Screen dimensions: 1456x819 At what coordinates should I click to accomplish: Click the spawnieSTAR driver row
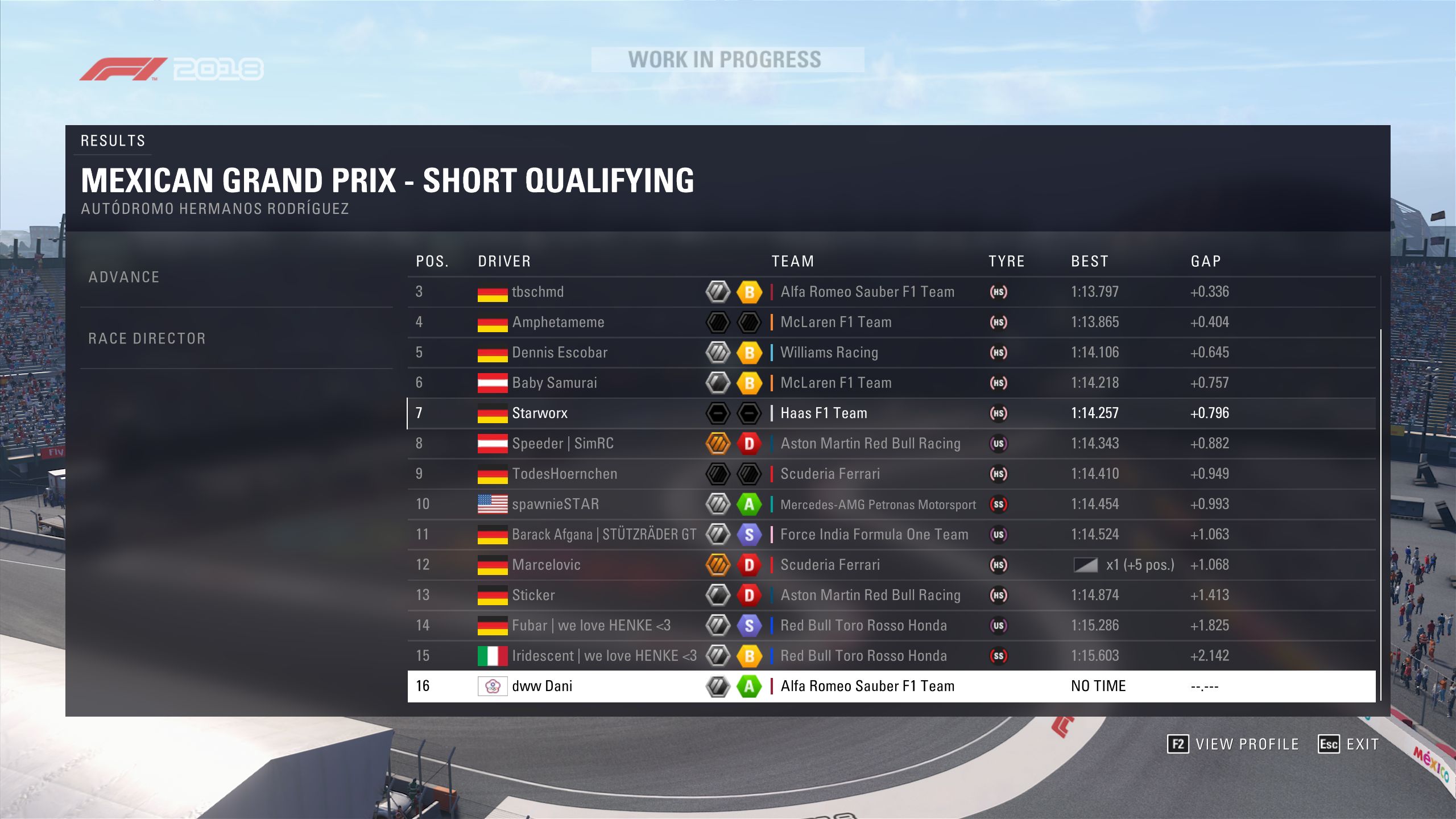[555, 504]
